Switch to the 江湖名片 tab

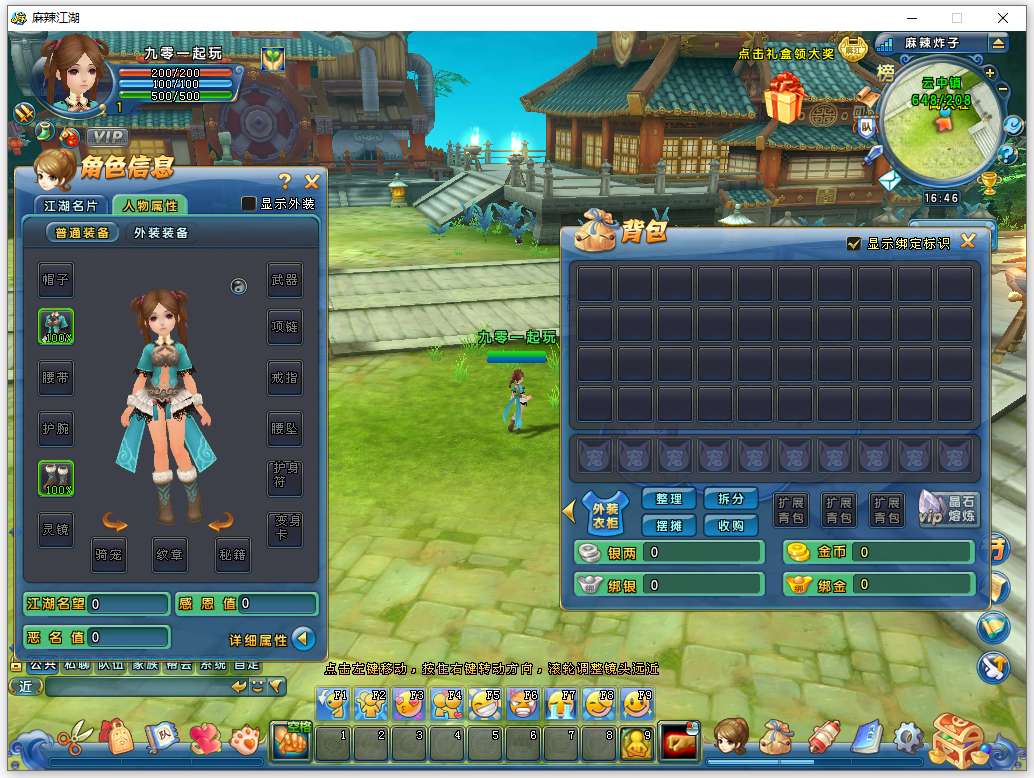(72, 205)
